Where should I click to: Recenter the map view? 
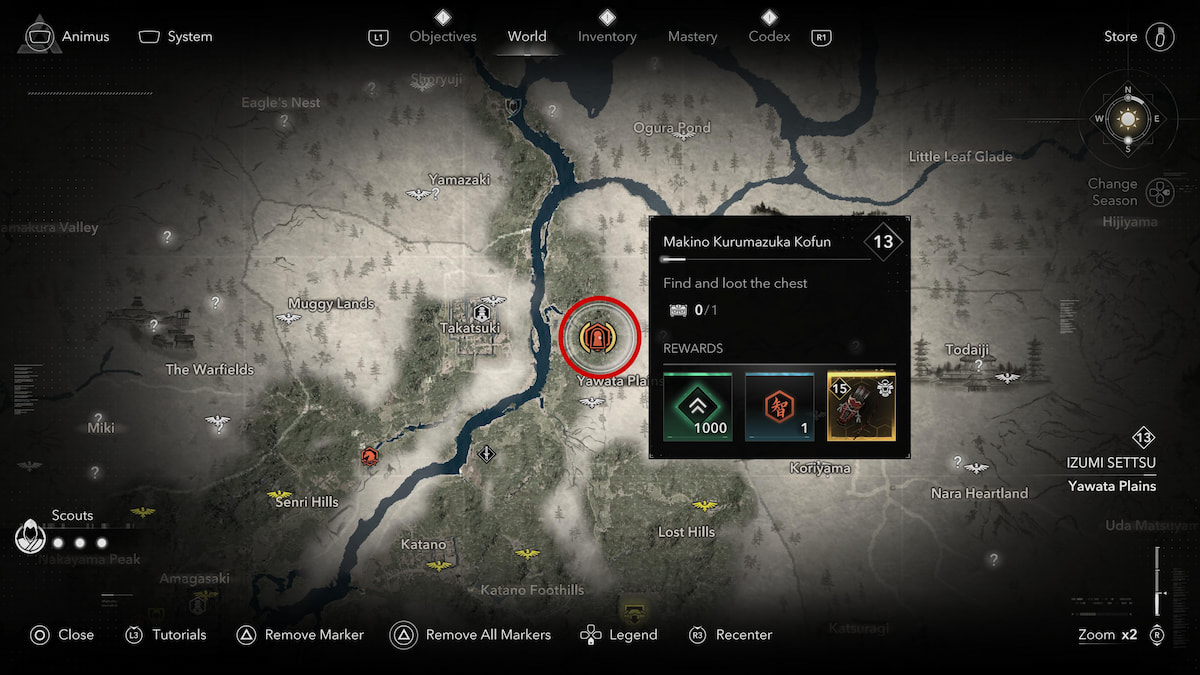[x=731, y=635]
